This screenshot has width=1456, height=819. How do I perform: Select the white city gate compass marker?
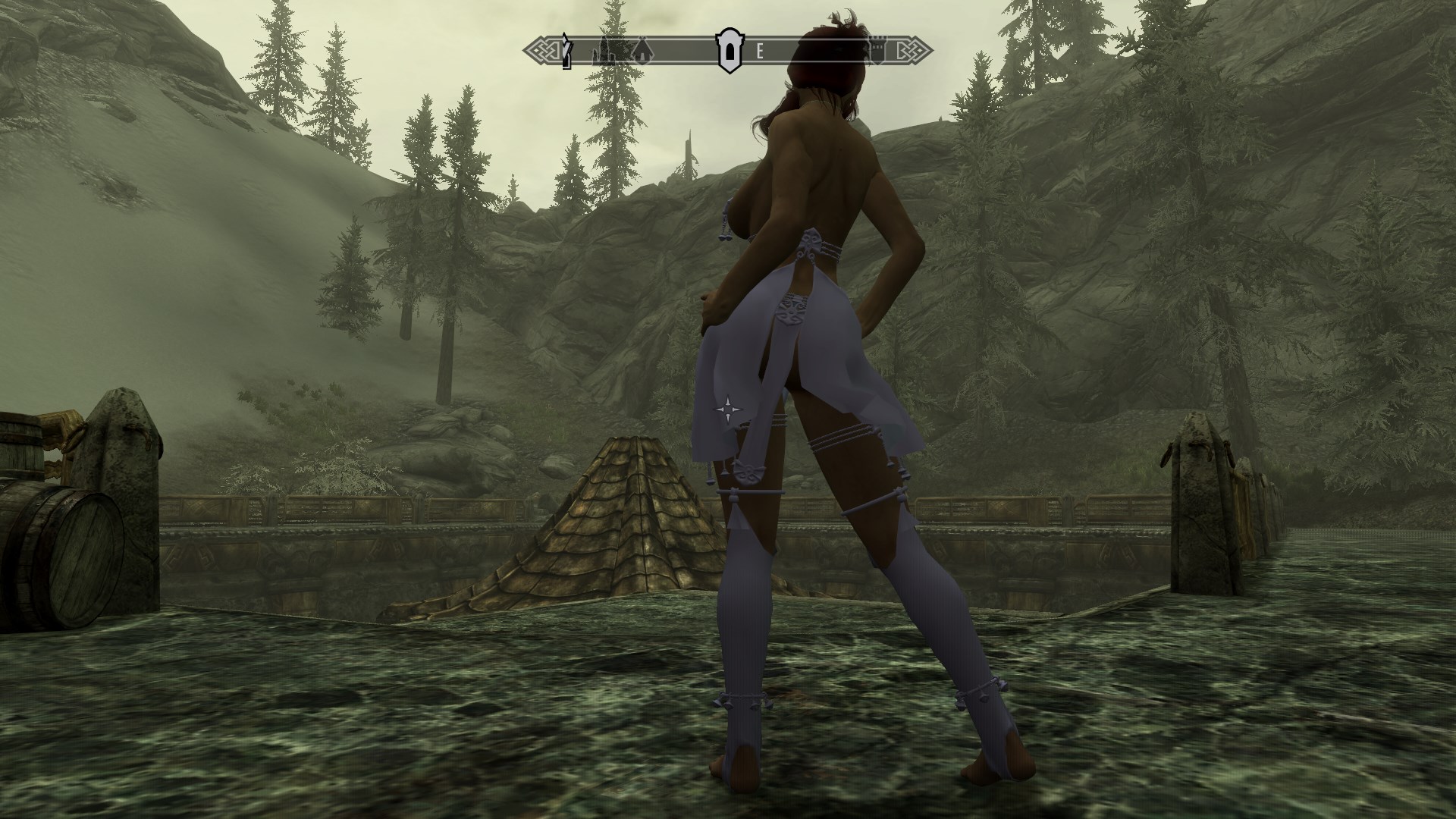pyautogui.click(x=729, y=50)
